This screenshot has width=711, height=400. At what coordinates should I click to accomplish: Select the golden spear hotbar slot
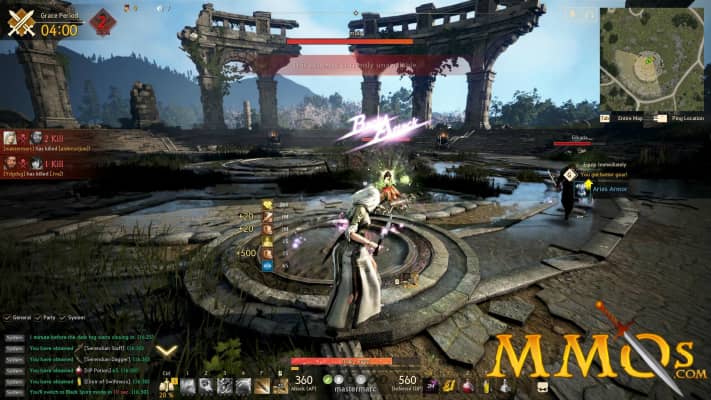[x=264, y=385]
